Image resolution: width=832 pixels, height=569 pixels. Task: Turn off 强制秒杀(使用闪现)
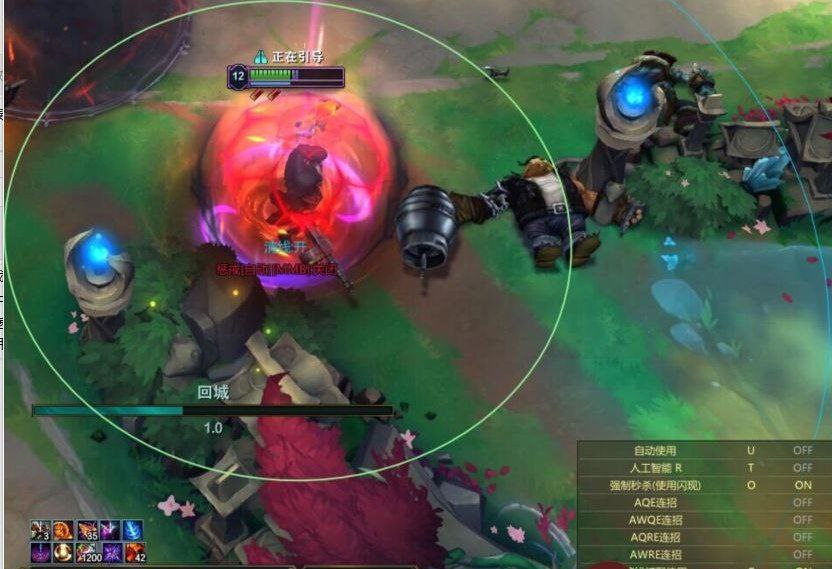(x=802, y=485)
